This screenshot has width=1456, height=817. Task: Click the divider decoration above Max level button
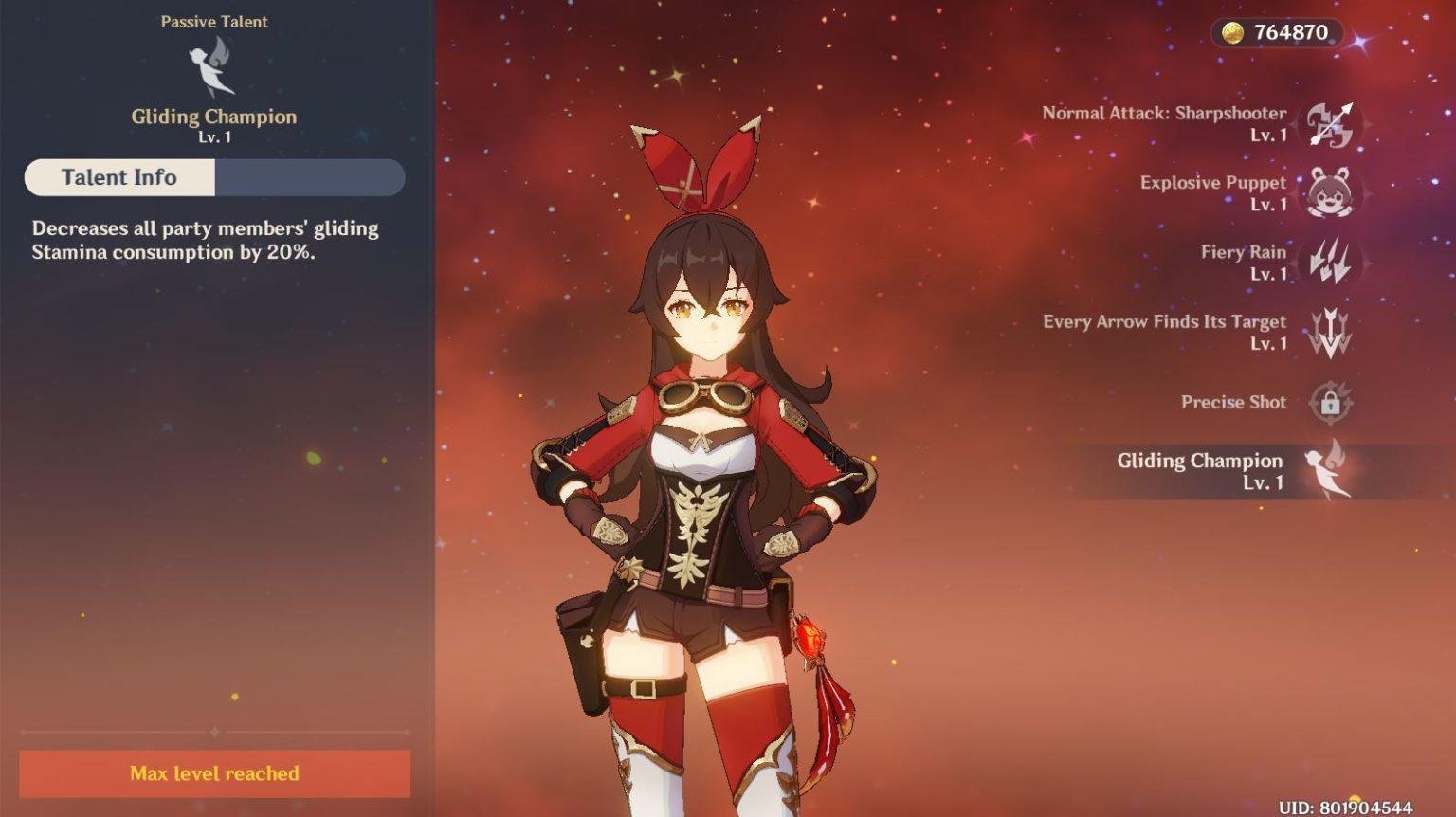click(x=215, y=731)
